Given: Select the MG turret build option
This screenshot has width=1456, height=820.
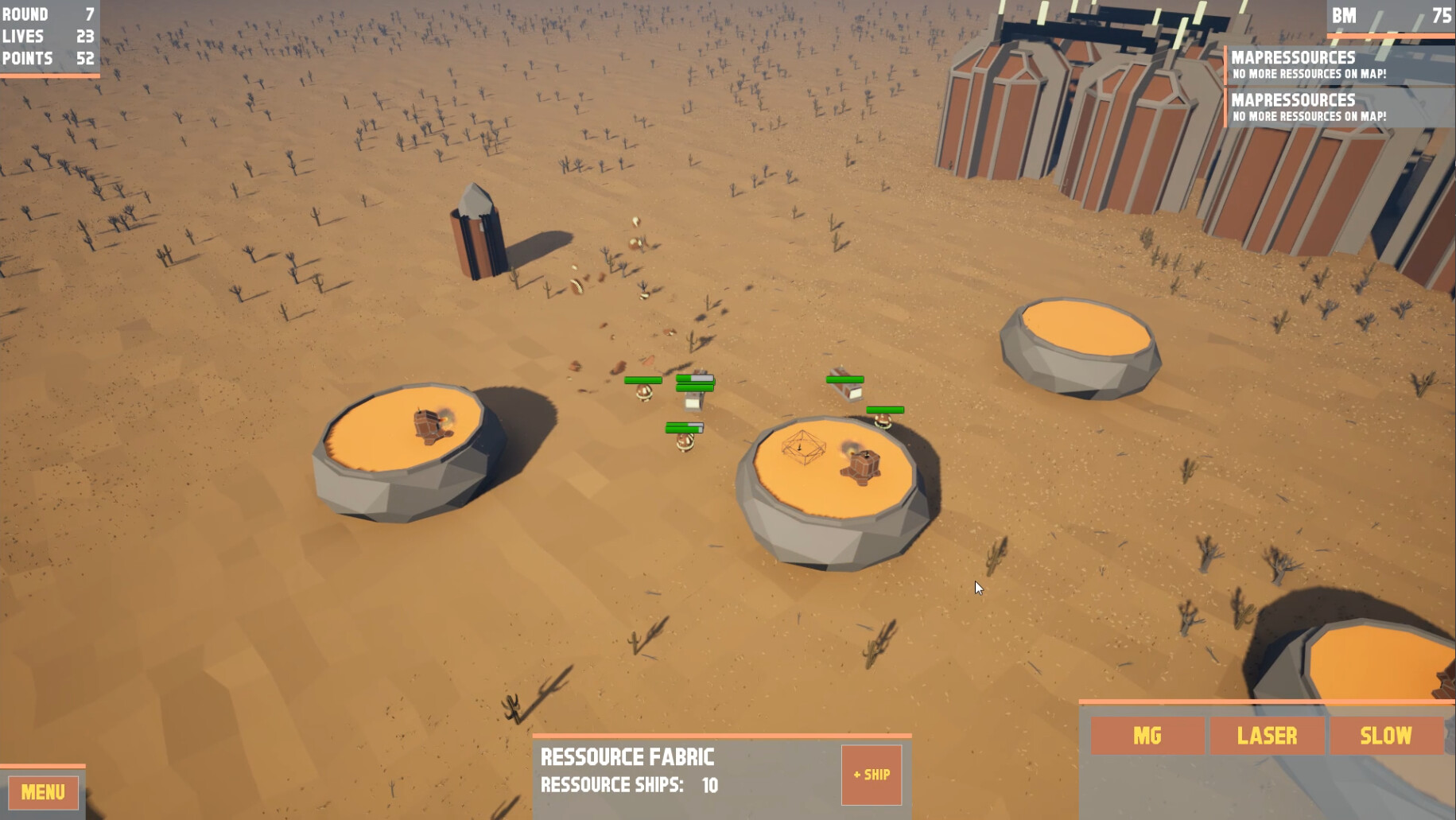Looking at the screenshot, I should point(1147,736).
